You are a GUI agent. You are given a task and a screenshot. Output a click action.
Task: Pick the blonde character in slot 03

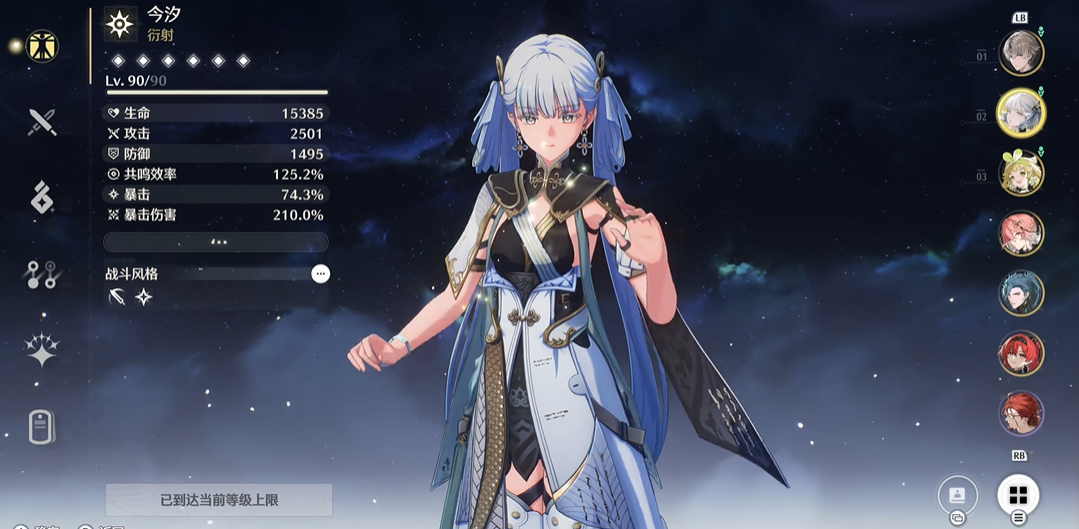[1021, 173]
